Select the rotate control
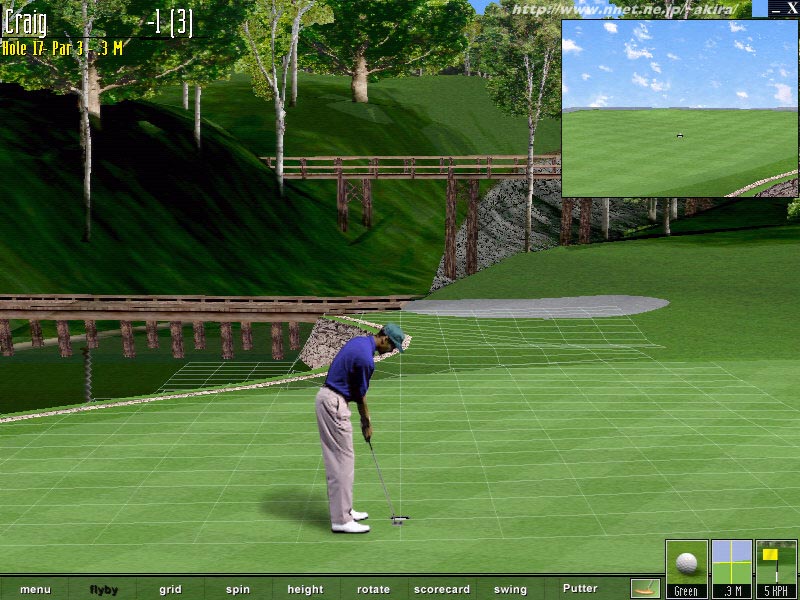800x600 pixels. 374,589
